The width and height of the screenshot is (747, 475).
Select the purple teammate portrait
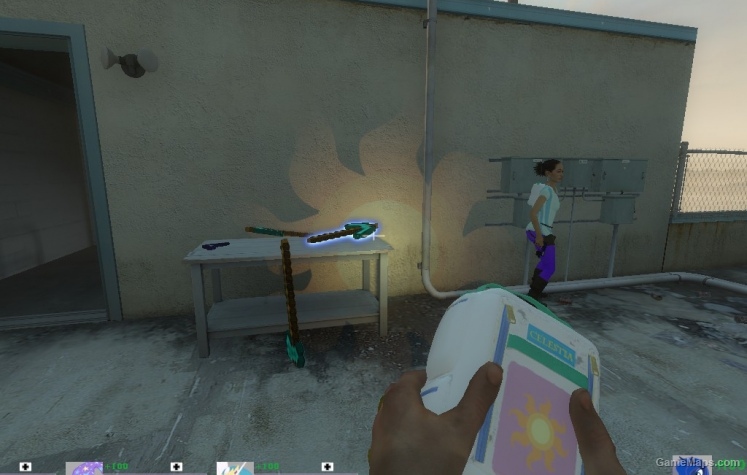(x=83, y=467)
